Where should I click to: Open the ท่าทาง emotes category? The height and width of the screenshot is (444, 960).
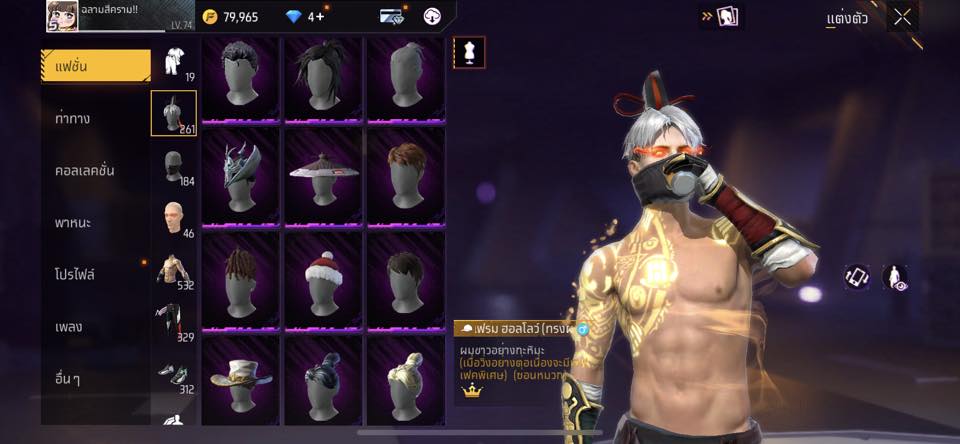point(73,119)
